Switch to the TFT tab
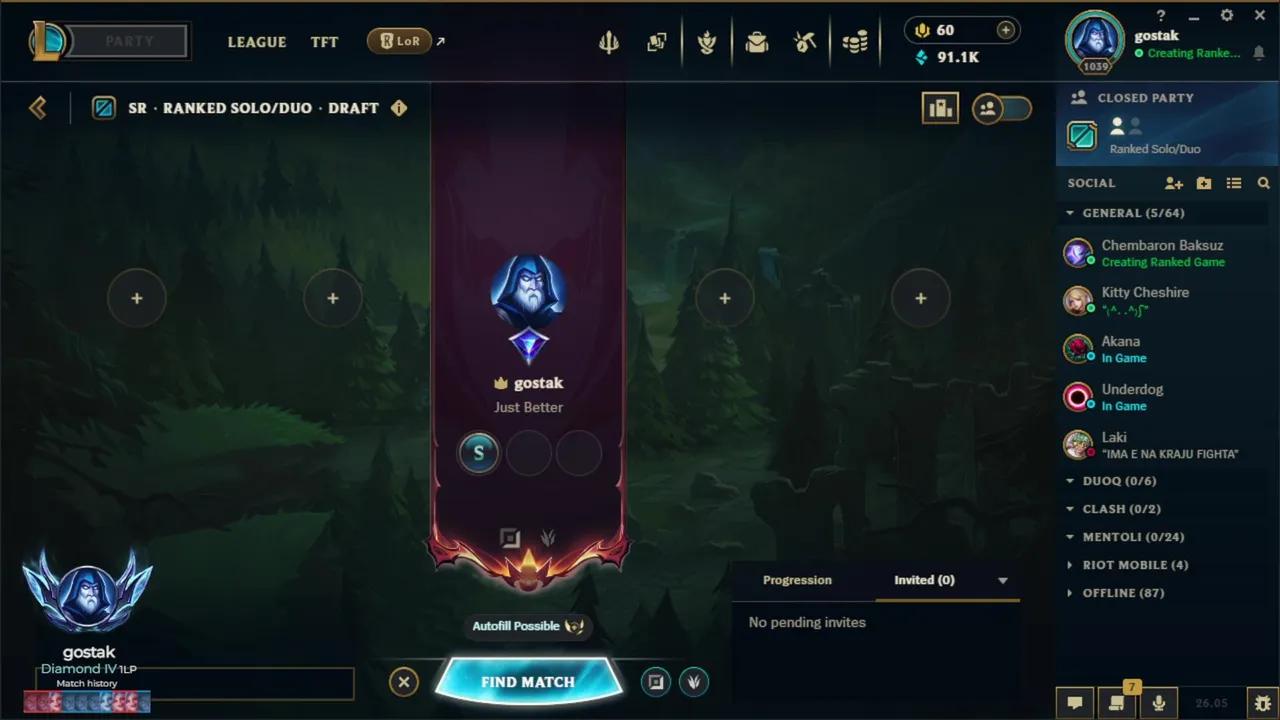This screenshot has height=720, width=1280. coord(324,42)
